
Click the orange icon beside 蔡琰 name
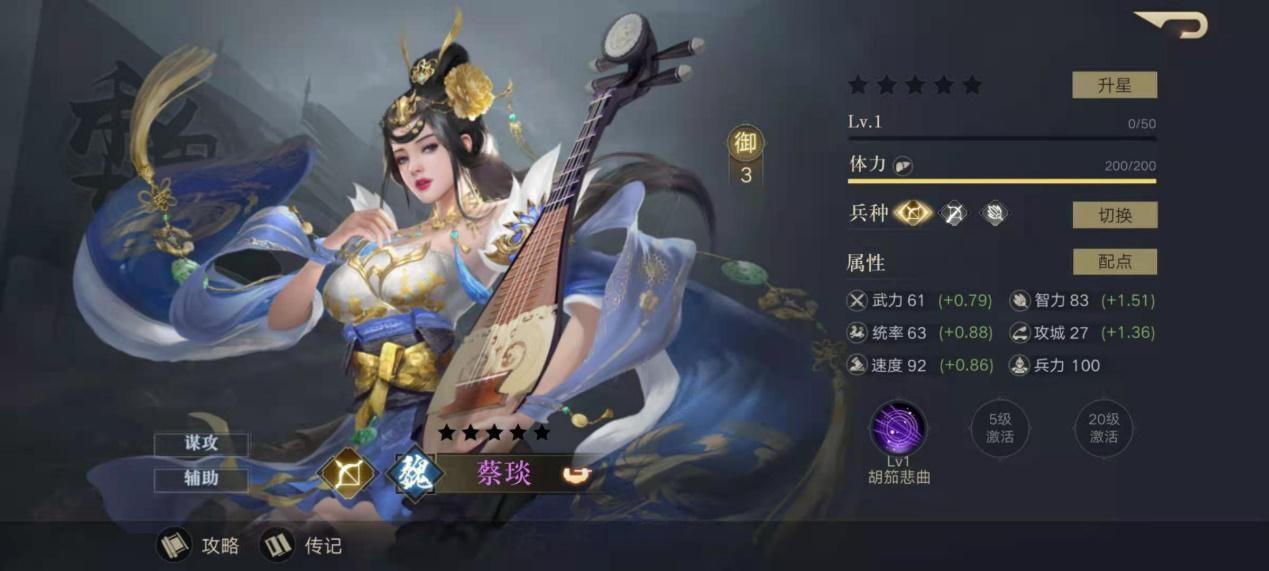[574, 472]
